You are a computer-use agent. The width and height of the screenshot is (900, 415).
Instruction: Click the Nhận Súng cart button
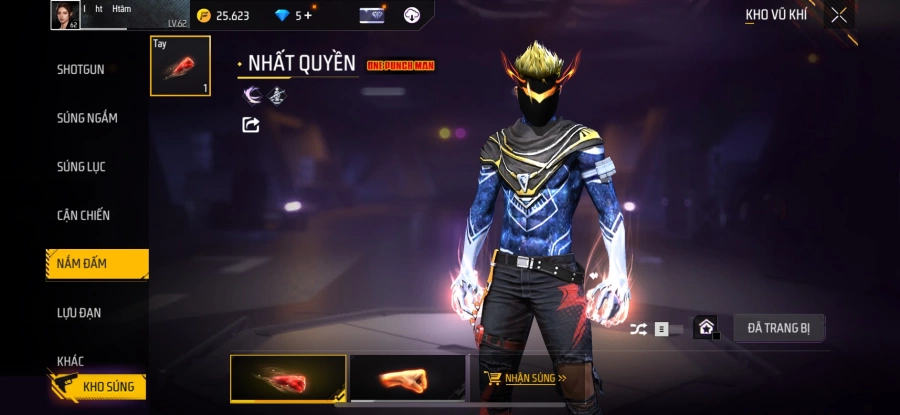coord(525,378)
